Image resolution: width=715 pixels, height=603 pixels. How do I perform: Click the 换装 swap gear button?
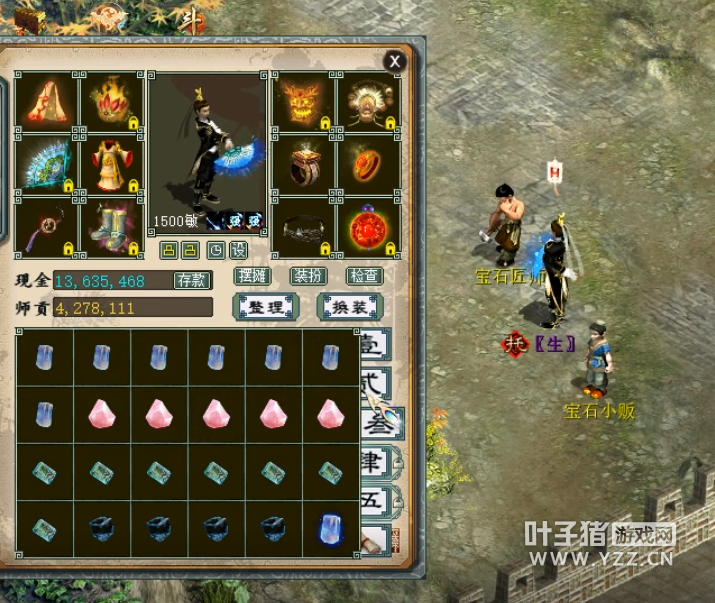346,306
